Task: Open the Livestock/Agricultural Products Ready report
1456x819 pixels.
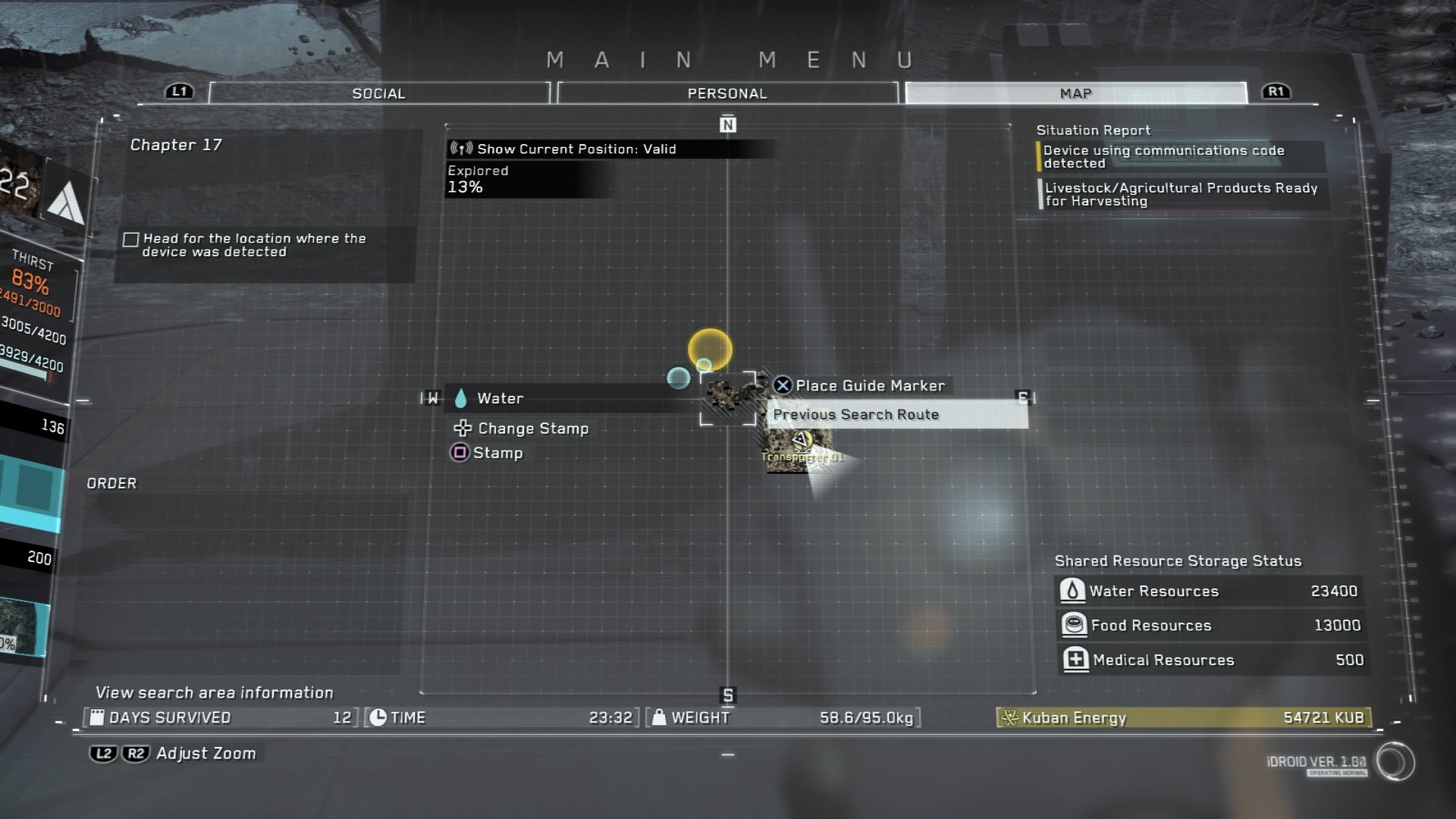Action: point(1180,194)
